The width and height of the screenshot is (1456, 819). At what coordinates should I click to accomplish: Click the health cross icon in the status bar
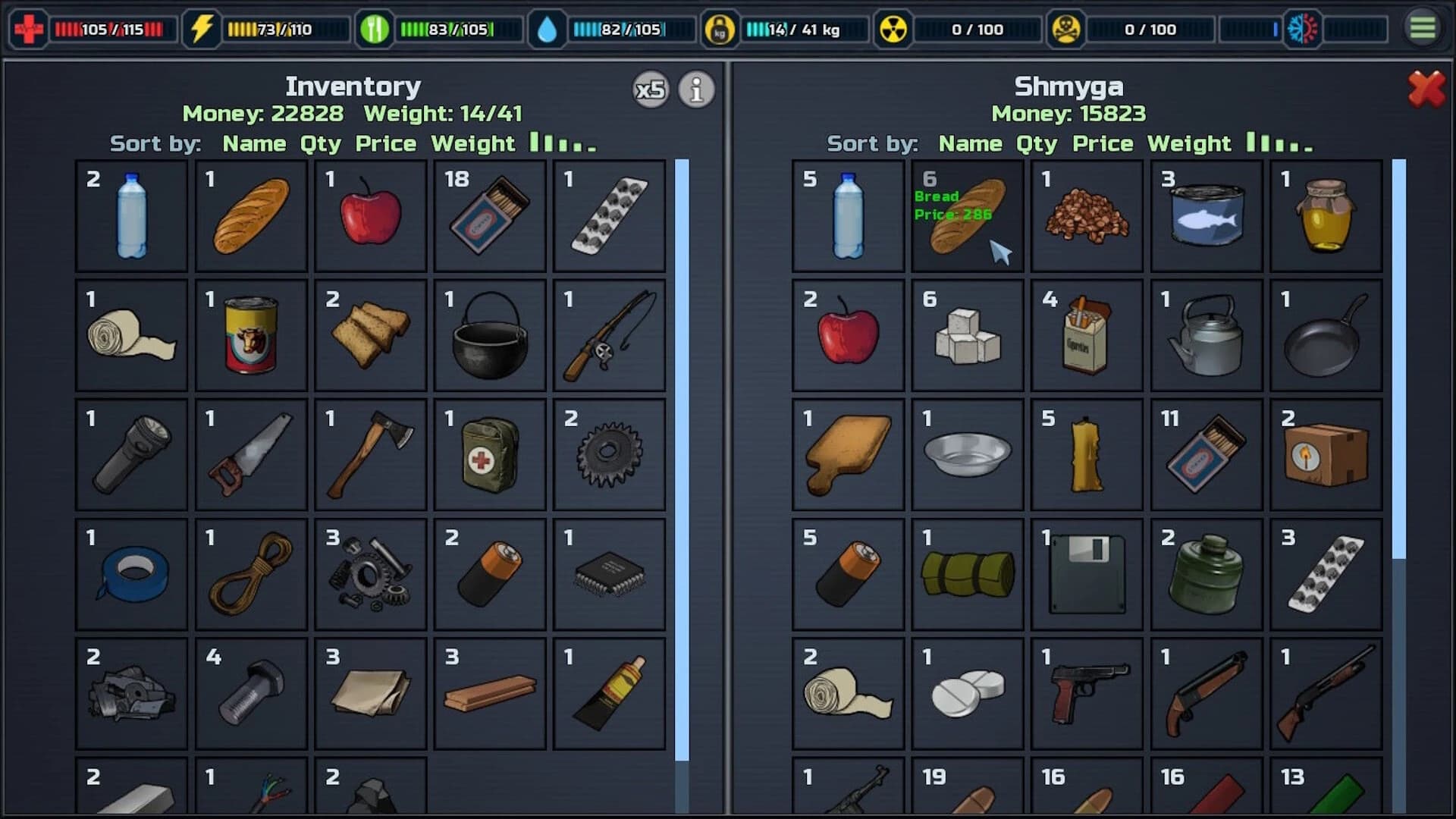[x=29, y=29]
